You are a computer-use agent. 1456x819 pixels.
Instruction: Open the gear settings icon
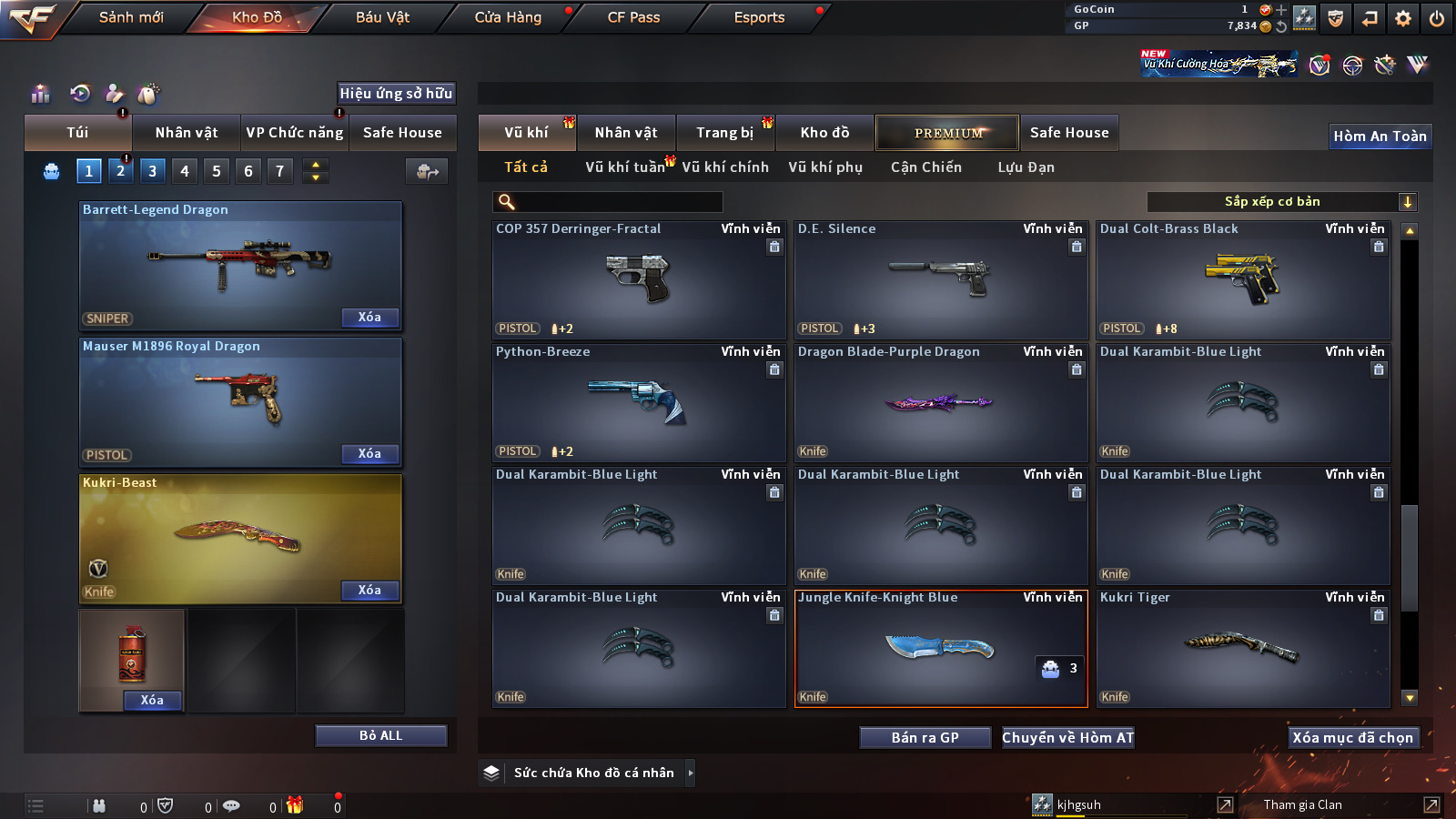pos(1403,18)
